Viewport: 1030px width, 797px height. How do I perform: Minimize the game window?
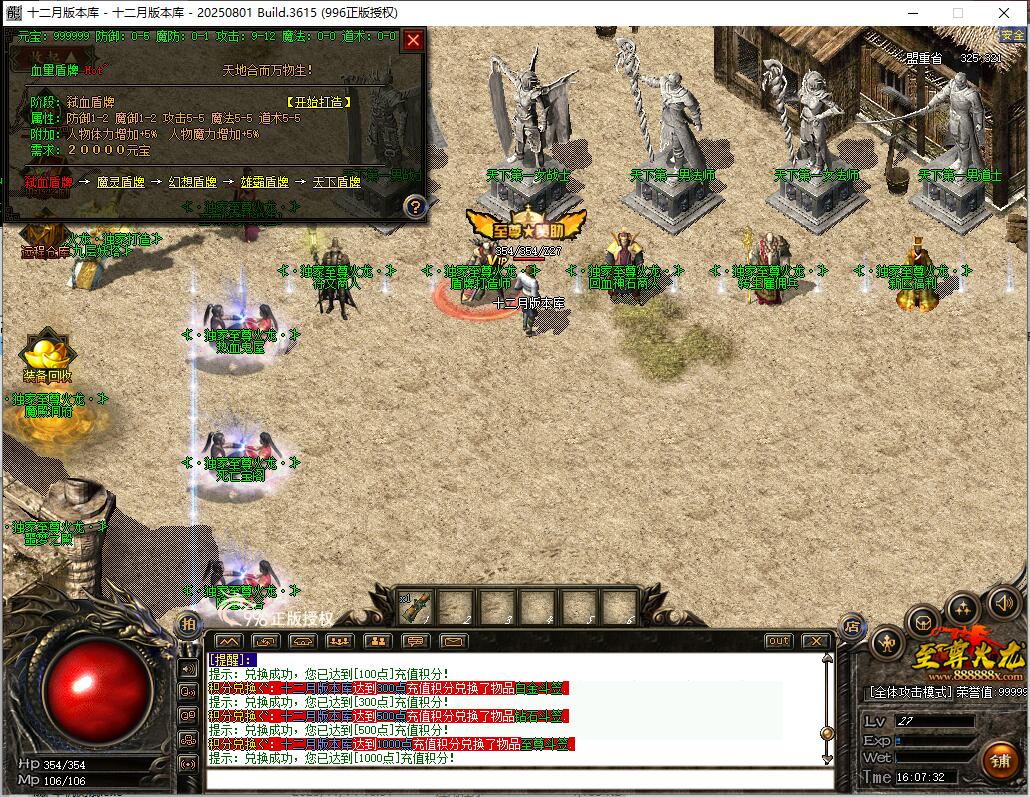pyautogui.click(x=911, y=13)
